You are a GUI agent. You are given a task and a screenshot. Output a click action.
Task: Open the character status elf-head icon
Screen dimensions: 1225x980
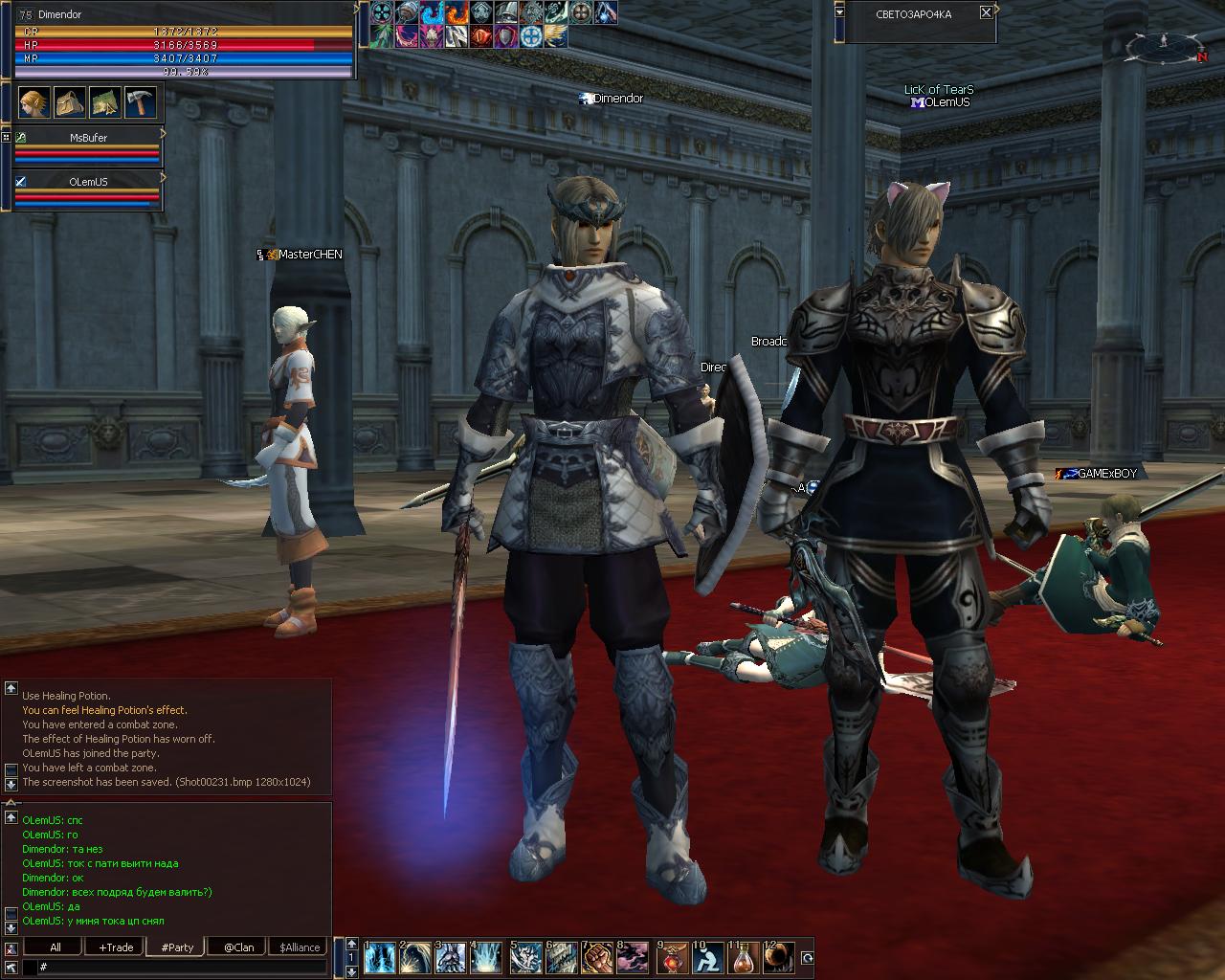33,101
